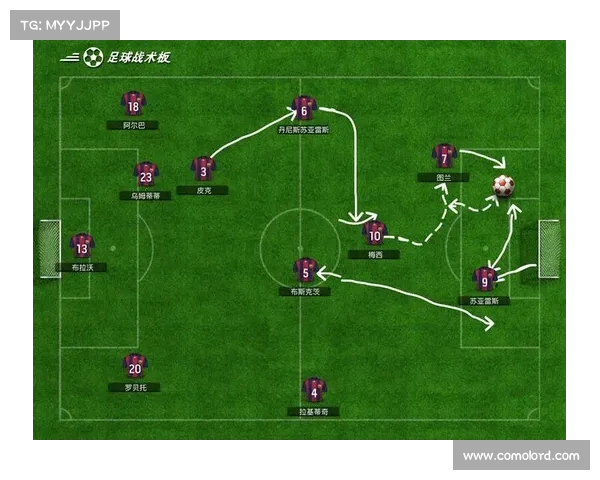Choose the number 9 Suárez player token
600x480 pixels.
(x=484, y=278)
